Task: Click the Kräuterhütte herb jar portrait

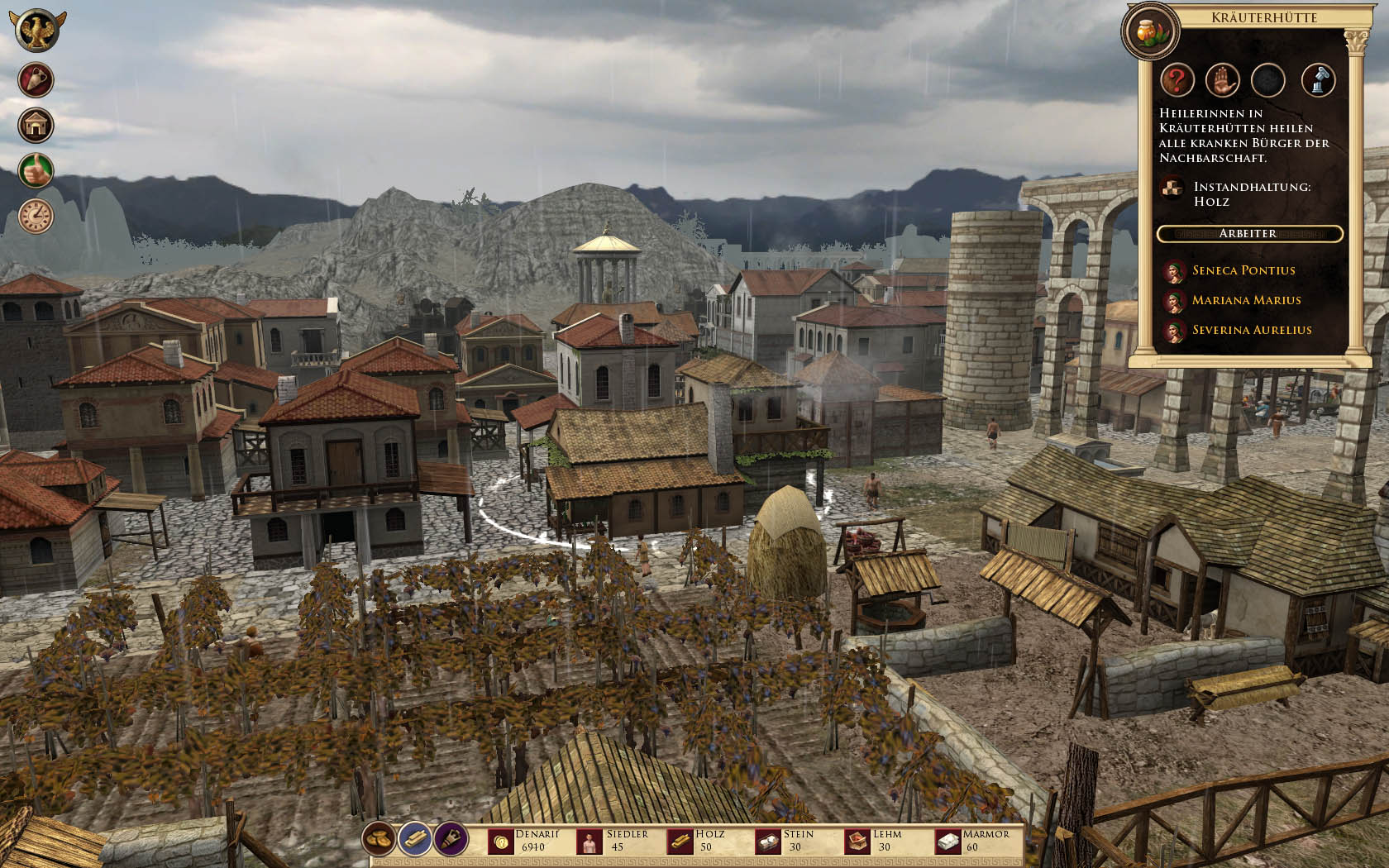Action: coord(1150,31)
